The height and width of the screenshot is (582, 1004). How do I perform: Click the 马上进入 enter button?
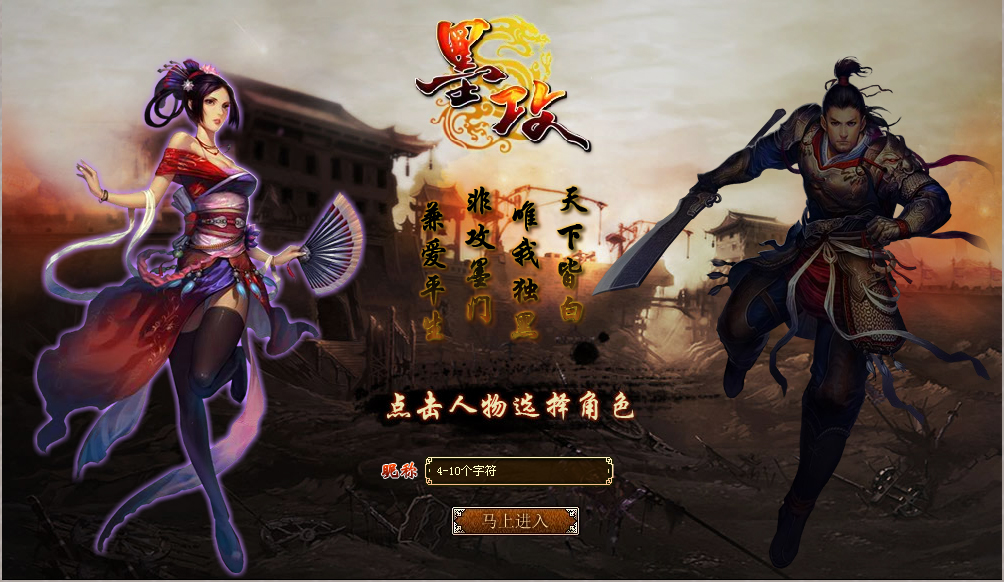515,521
